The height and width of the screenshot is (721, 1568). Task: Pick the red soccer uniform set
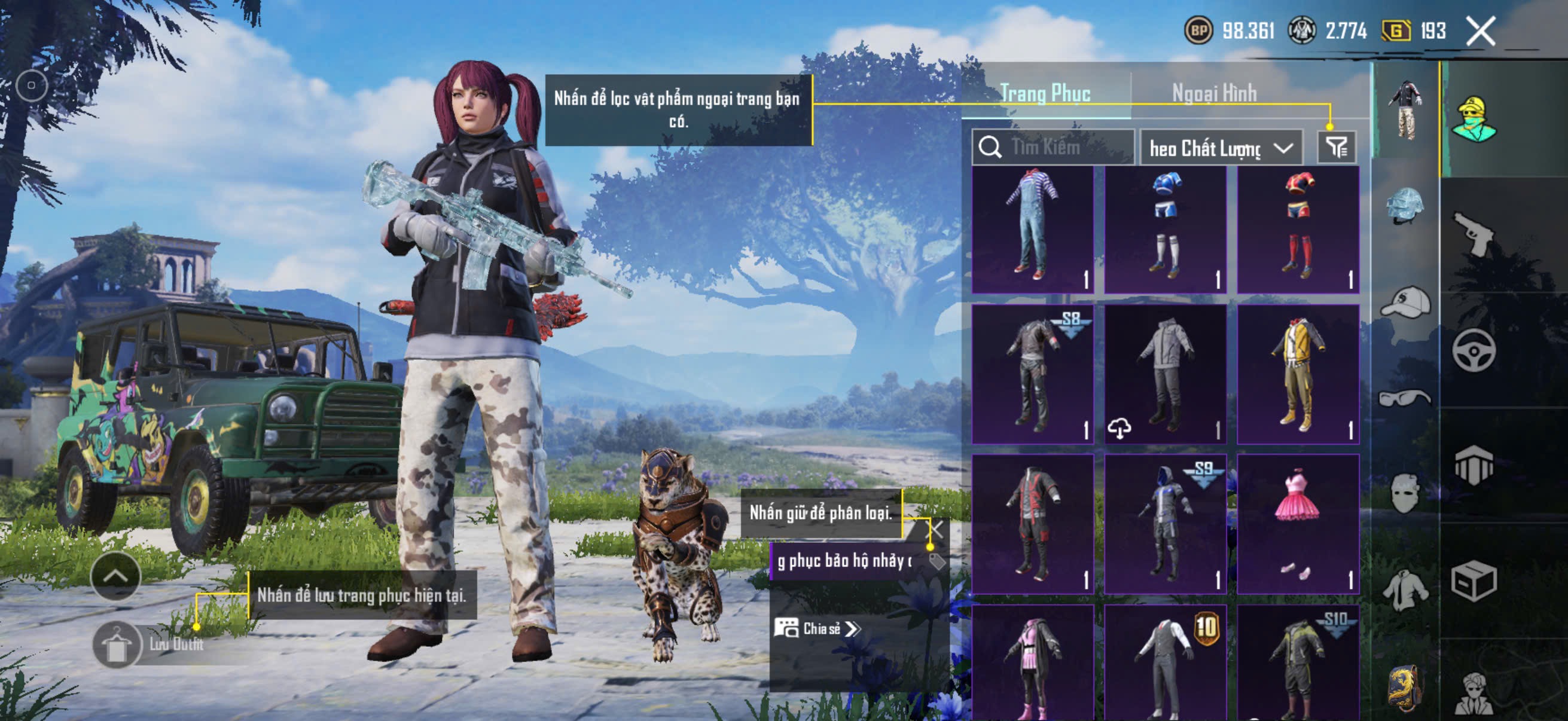coord(1298,230)
